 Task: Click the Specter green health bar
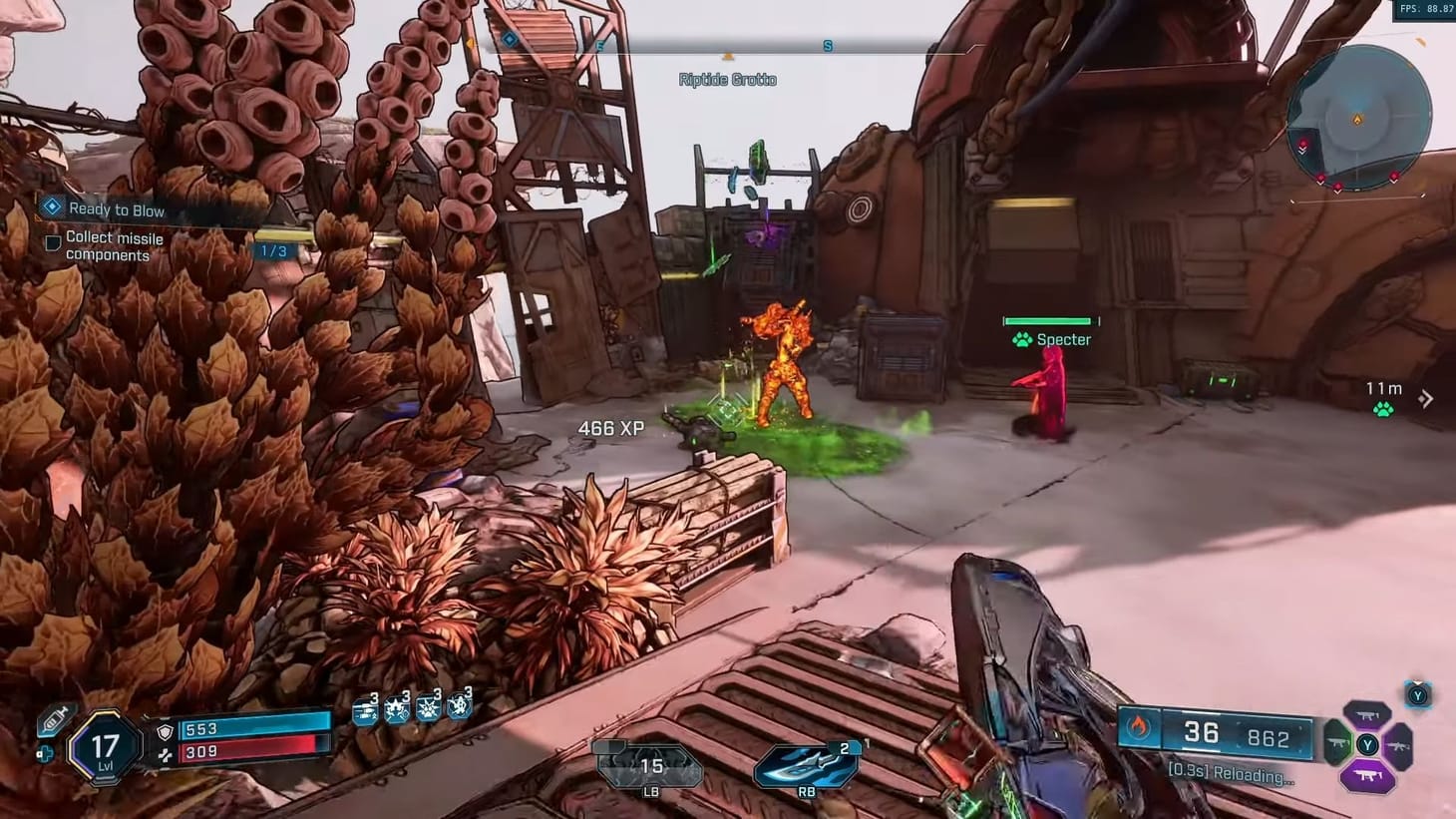[1047, 321]
